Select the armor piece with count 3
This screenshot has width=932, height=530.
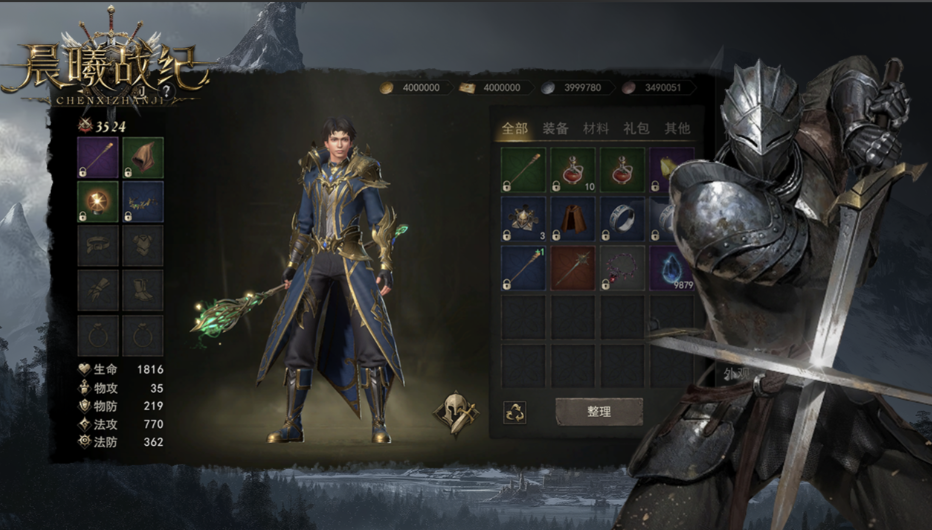pos(523,218)
